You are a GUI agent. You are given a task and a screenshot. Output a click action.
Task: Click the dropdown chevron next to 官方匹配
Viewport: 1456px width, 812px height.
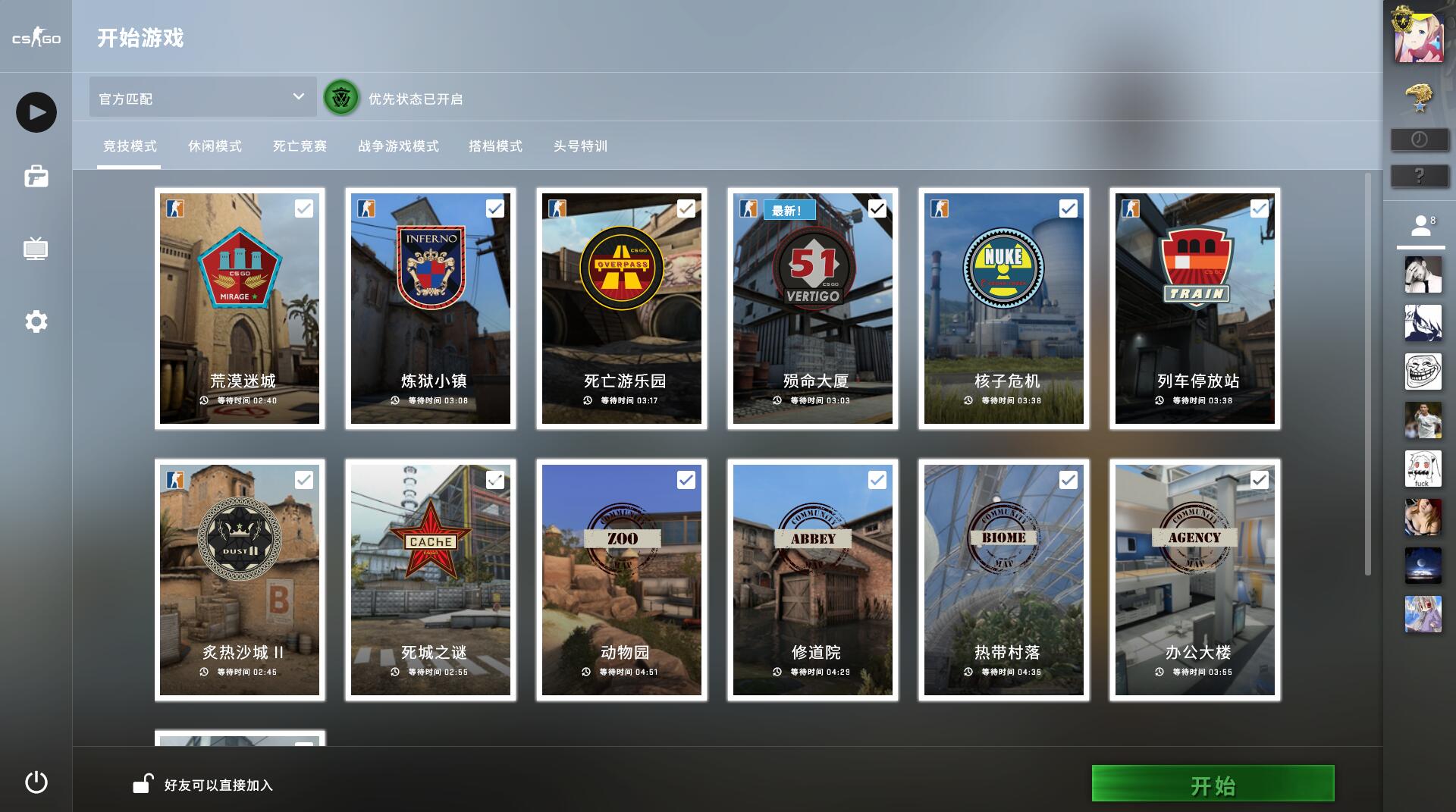coord(299,97)
